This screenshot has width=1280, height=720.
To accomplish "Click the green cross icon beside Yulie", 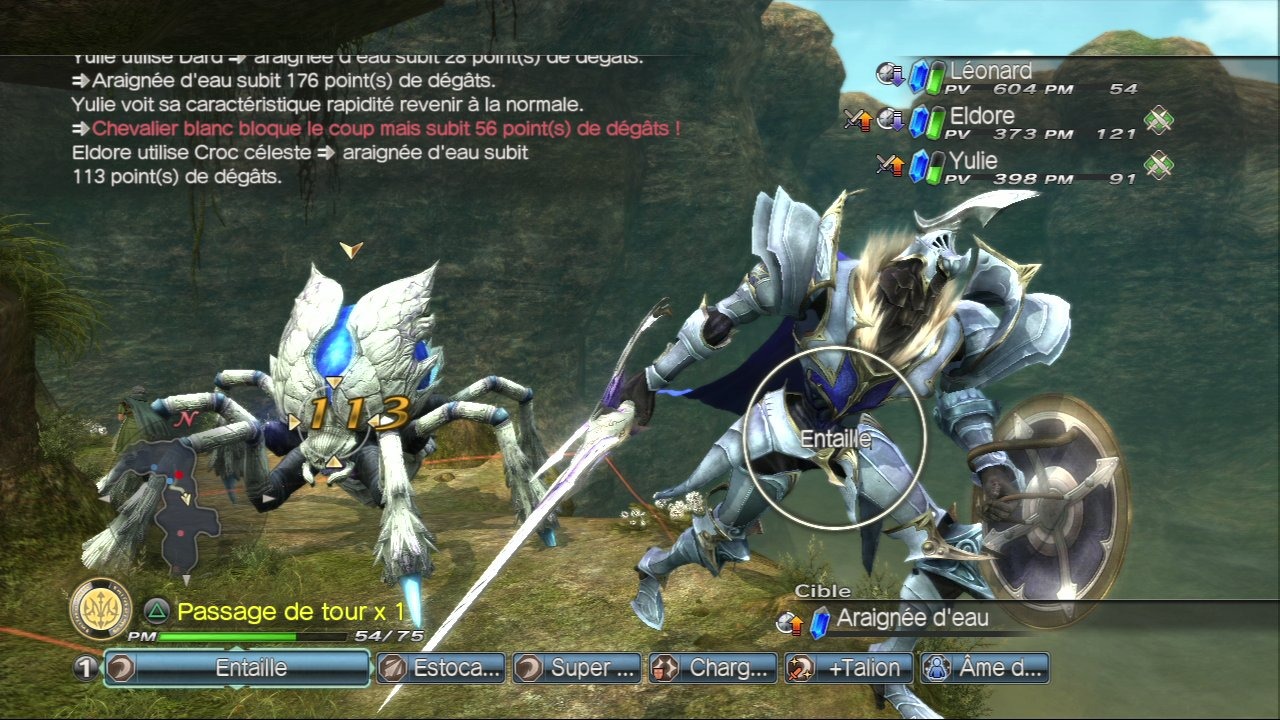I will tap(1158, 165).
